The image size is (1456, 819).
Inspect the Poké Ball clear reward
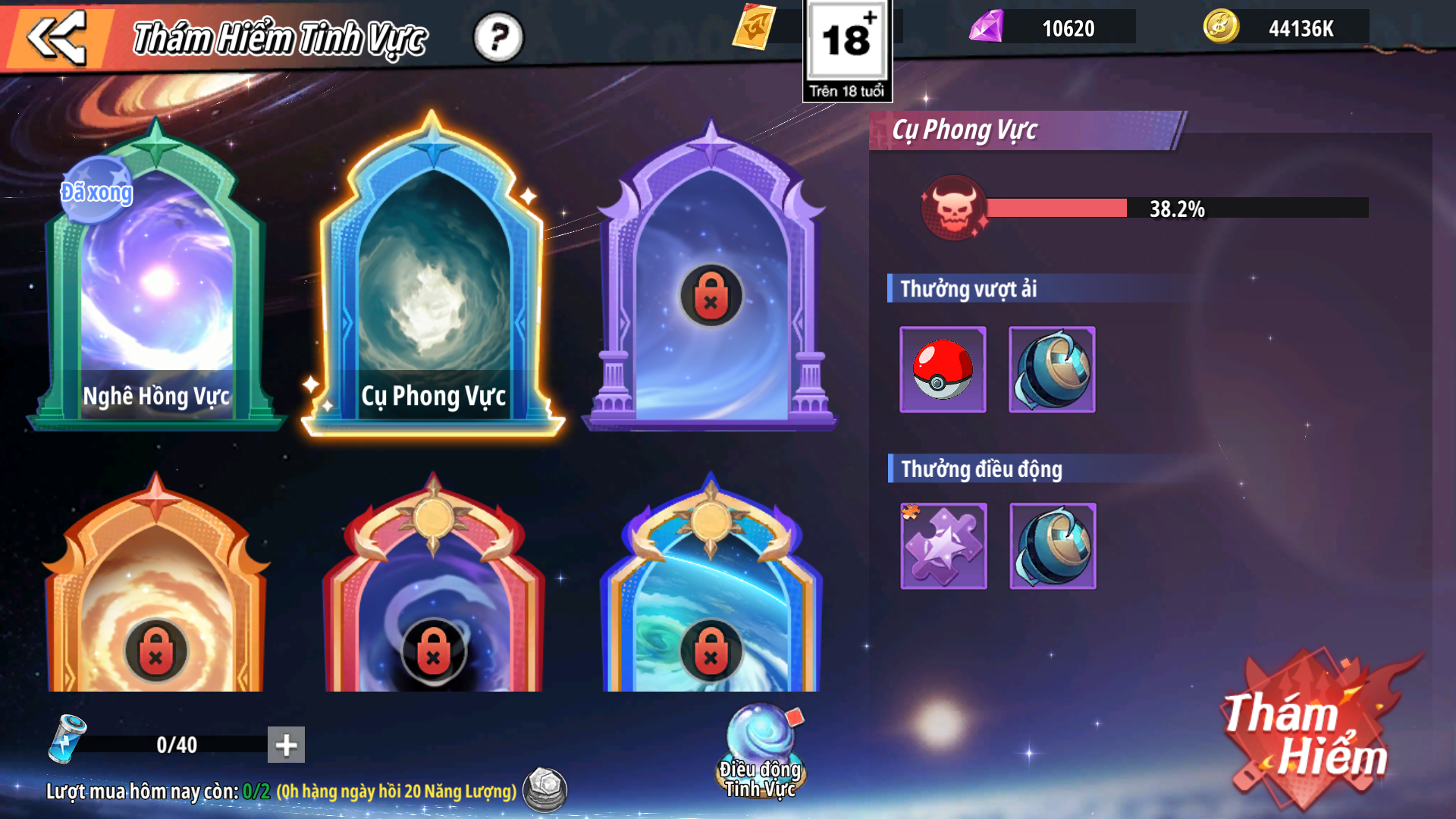pos(943,370)
